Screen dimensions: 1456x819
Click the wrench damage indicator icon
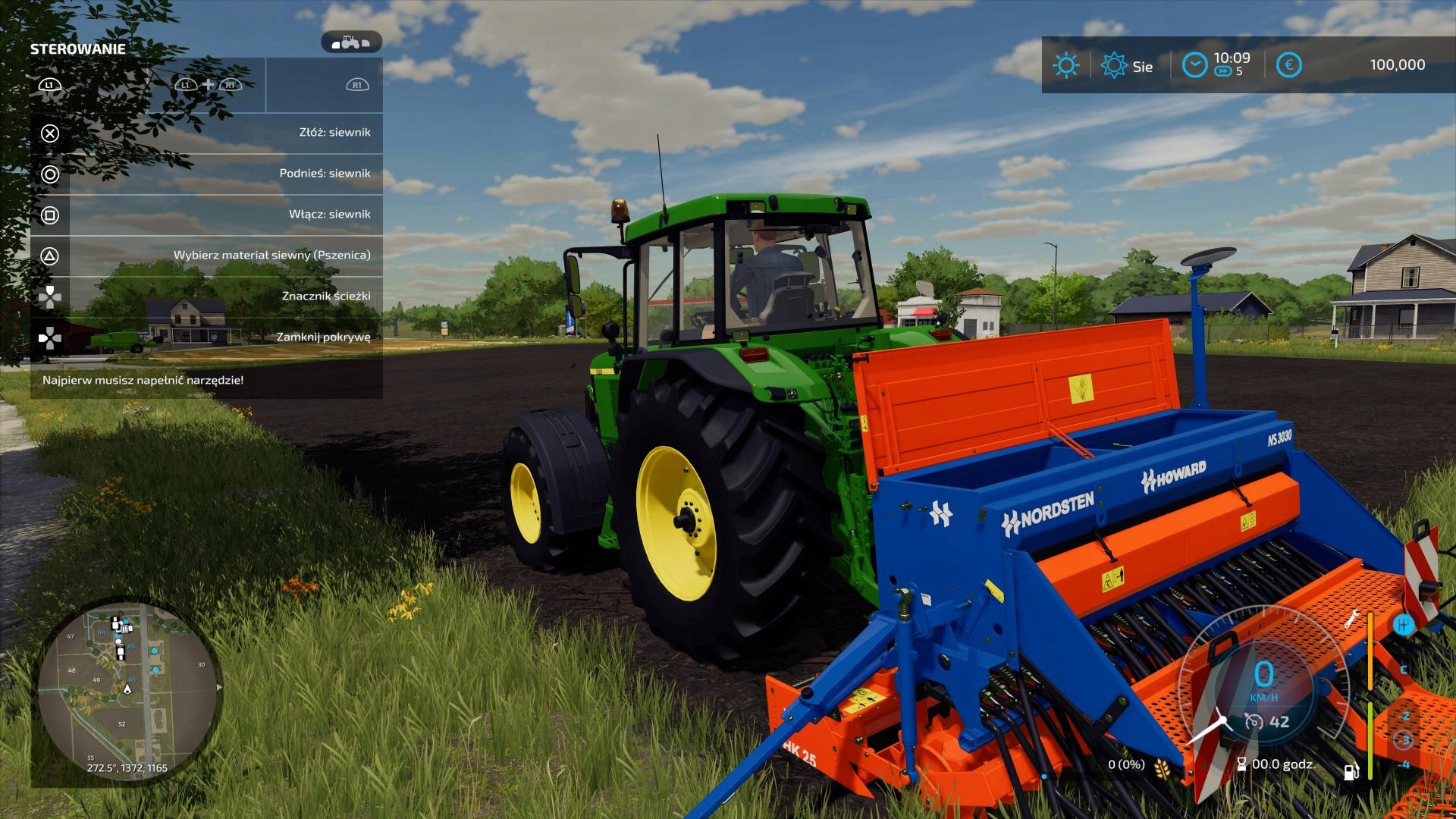[1351, 619]
